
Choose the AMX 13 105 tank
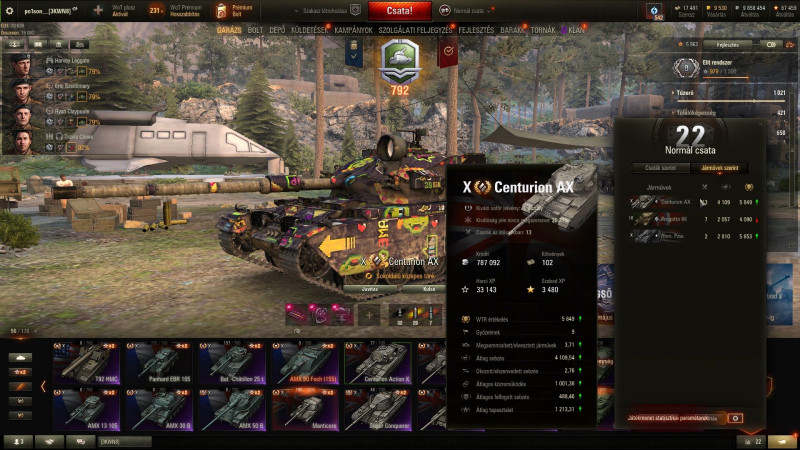pyautogui.click(x=85, y=410)
